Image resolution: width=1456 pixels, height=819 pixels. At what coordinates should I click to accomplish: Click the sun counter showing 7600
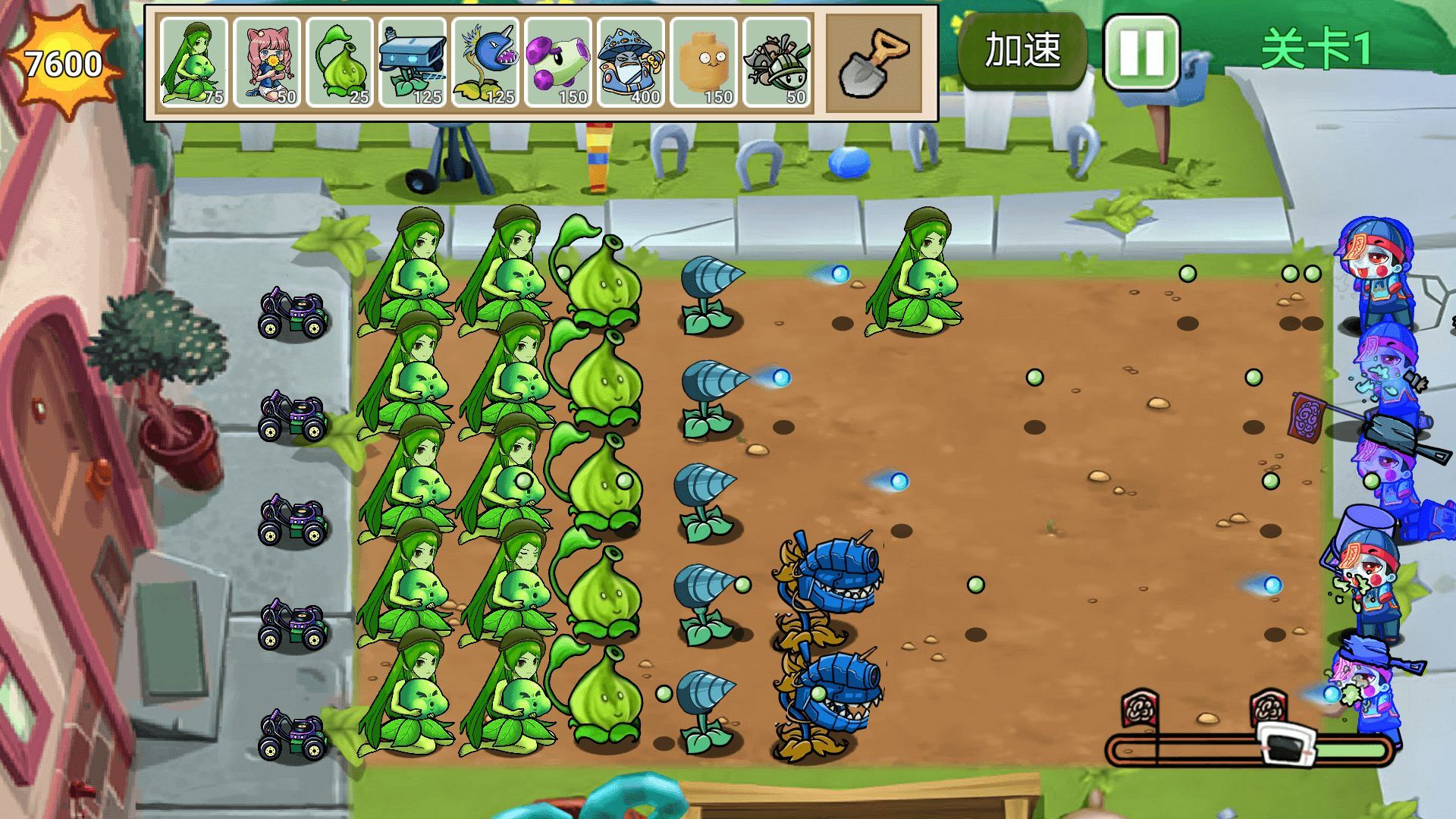coord(62,61)
